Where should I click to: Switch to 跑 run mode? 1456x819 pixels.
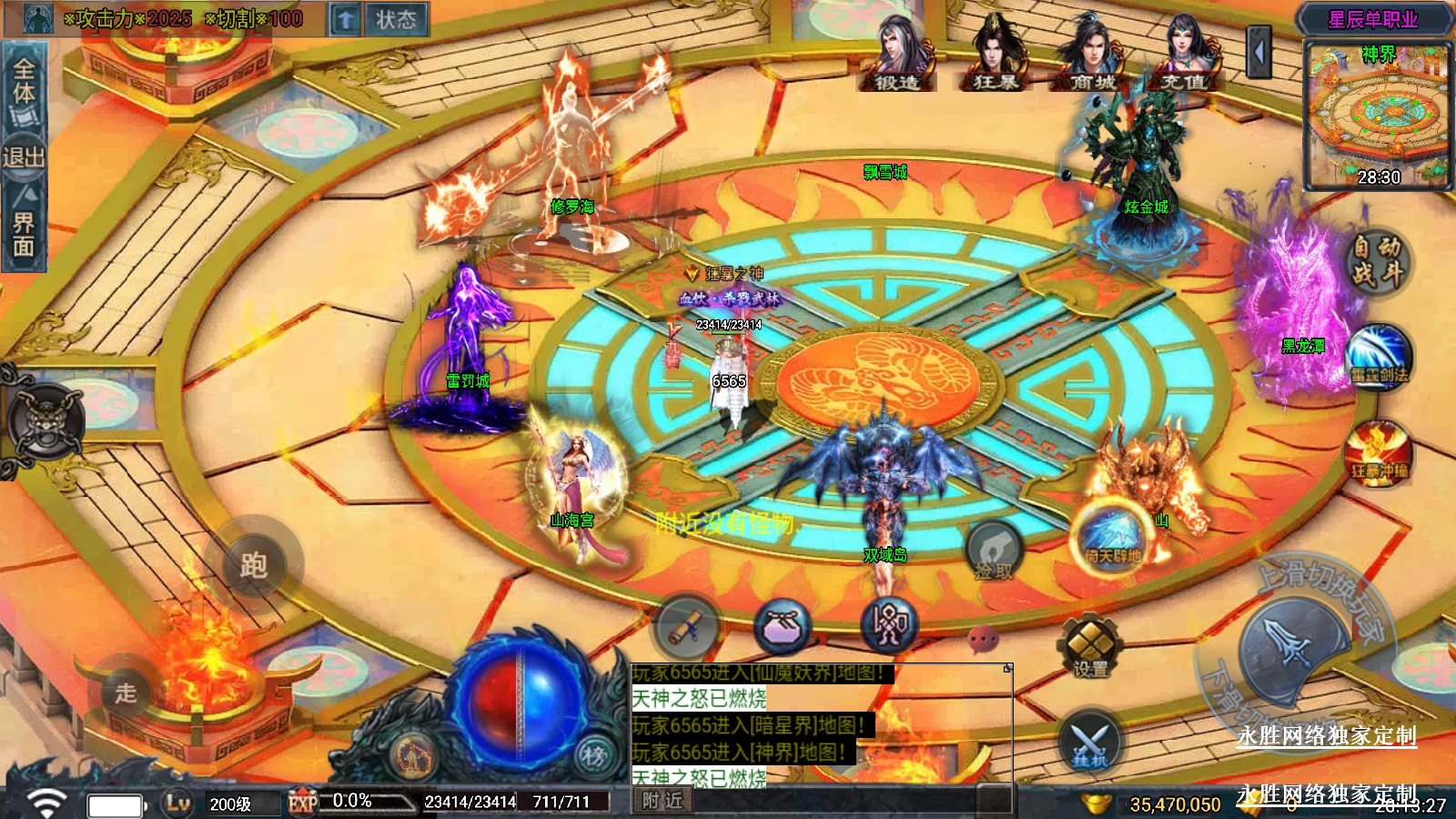(253, 565)
